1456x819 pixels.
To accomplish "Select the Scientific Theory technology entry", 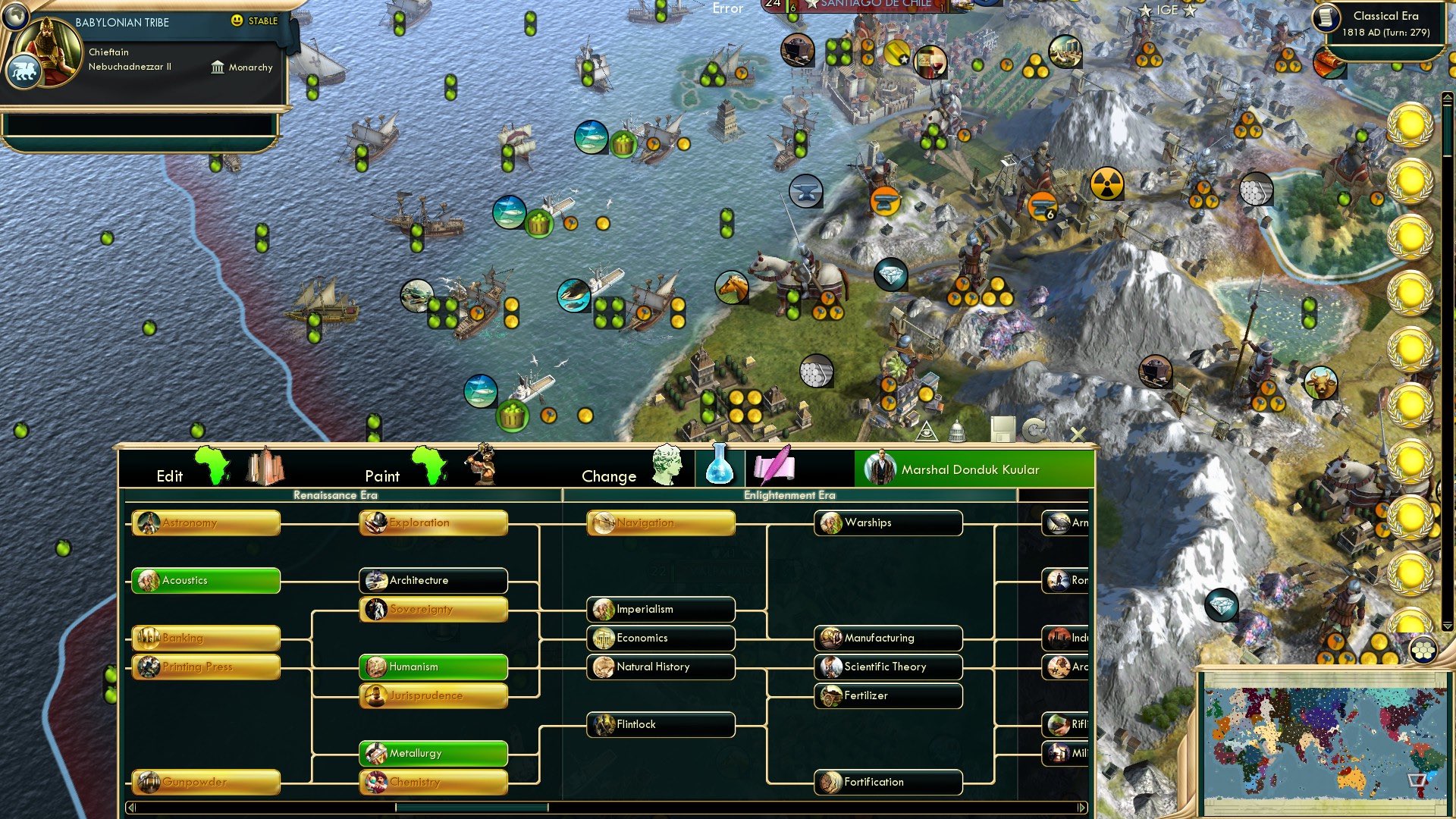I will (887, 667).
